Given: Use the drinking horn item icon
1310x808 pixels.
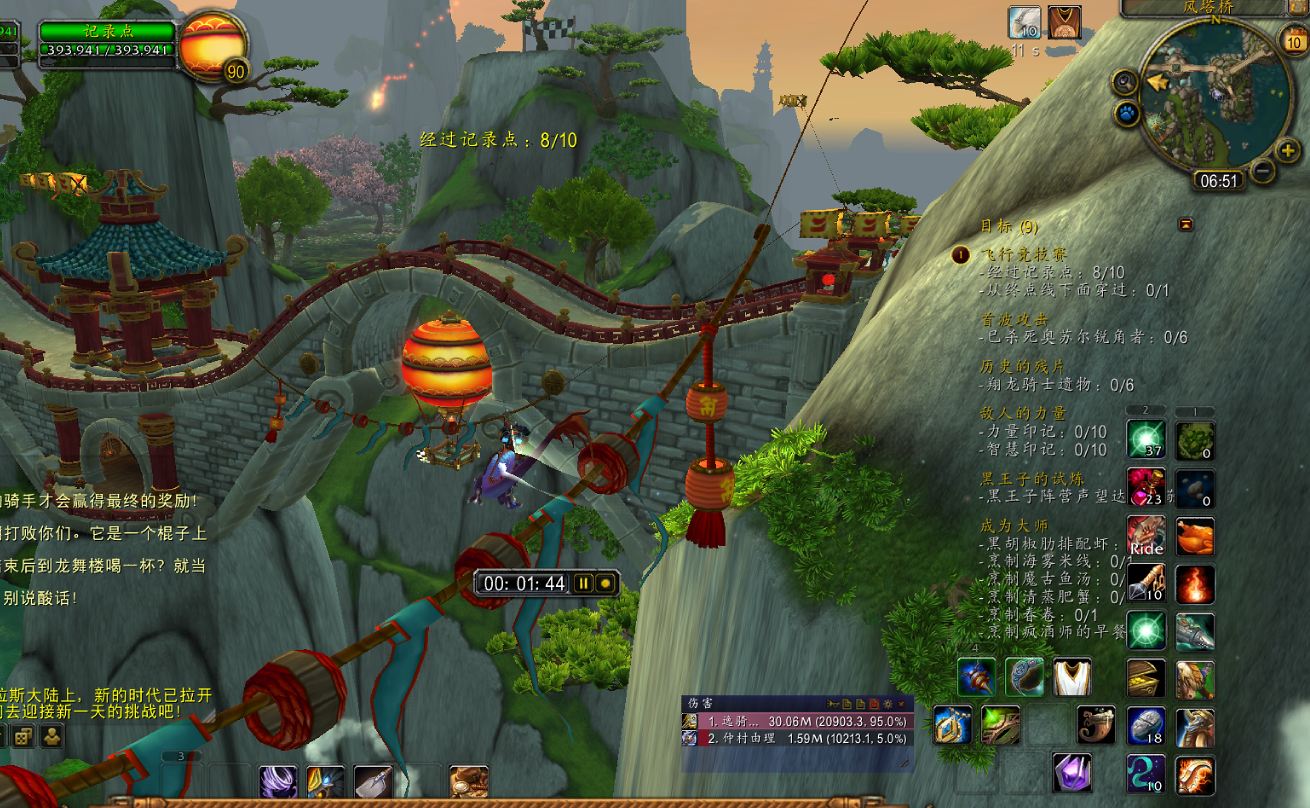Looking at the screenshot, I should point(1097,725).
